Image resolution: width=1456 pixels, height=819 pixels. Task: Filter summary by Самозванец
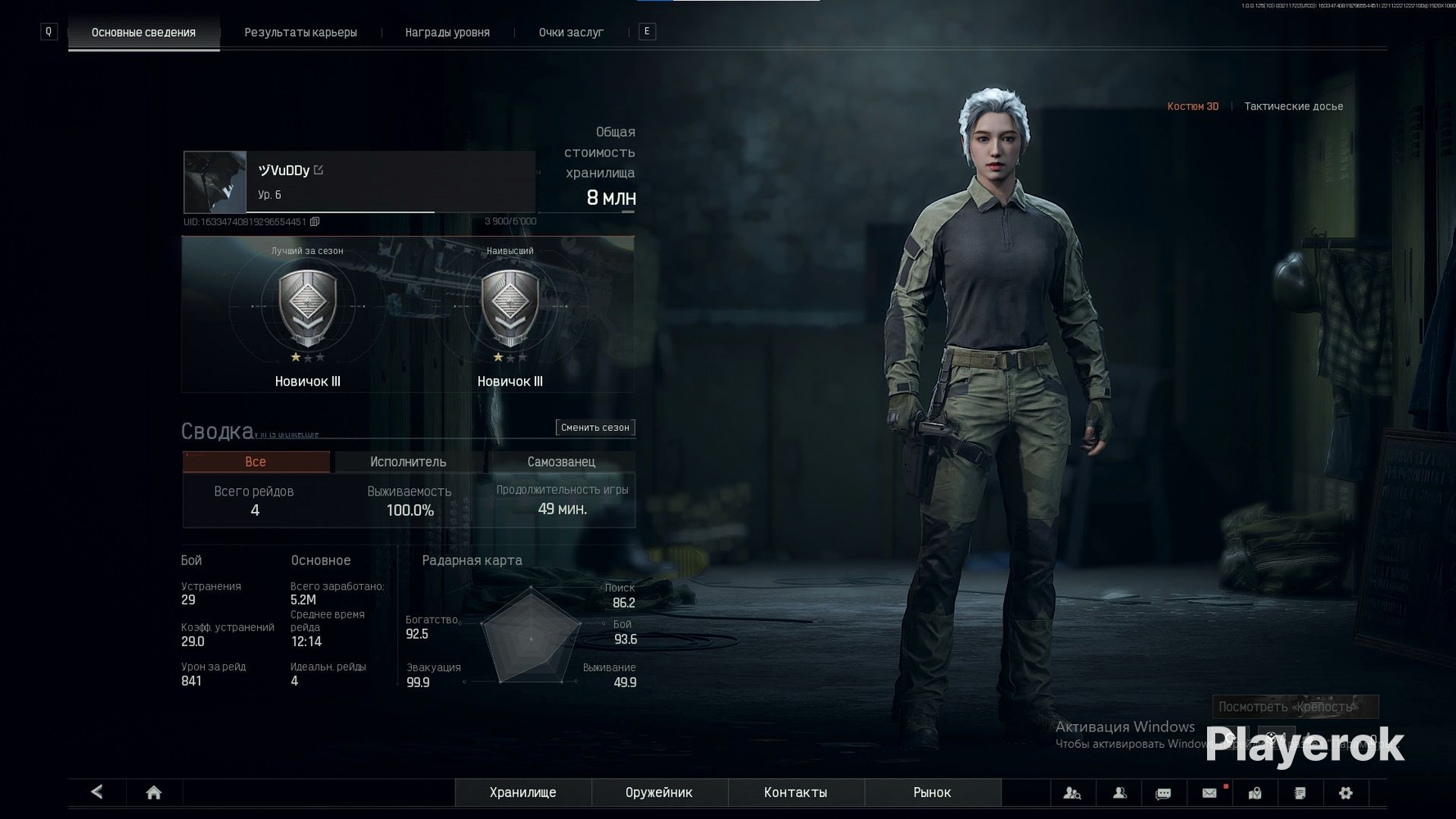click(x=561, y=462)
